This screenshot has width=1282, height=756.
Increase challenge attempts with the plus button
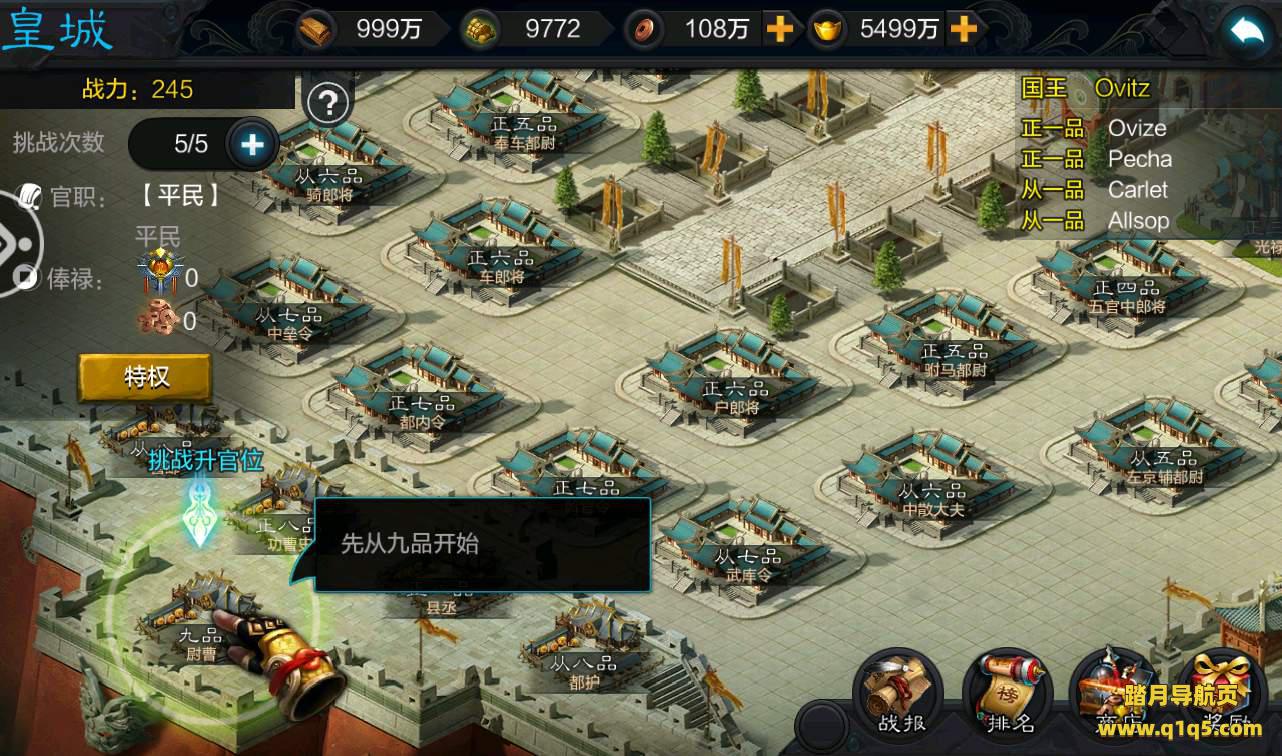[252, 145]
